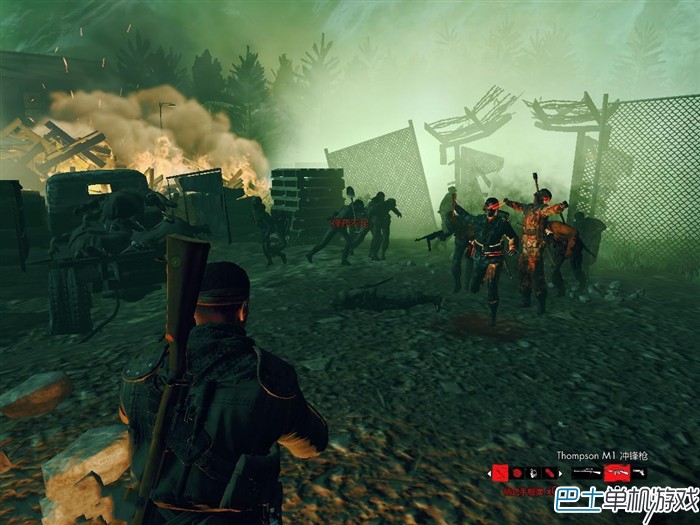
Task: Switch to the sniper rifle weapon slot
Action: coord(586,472)
